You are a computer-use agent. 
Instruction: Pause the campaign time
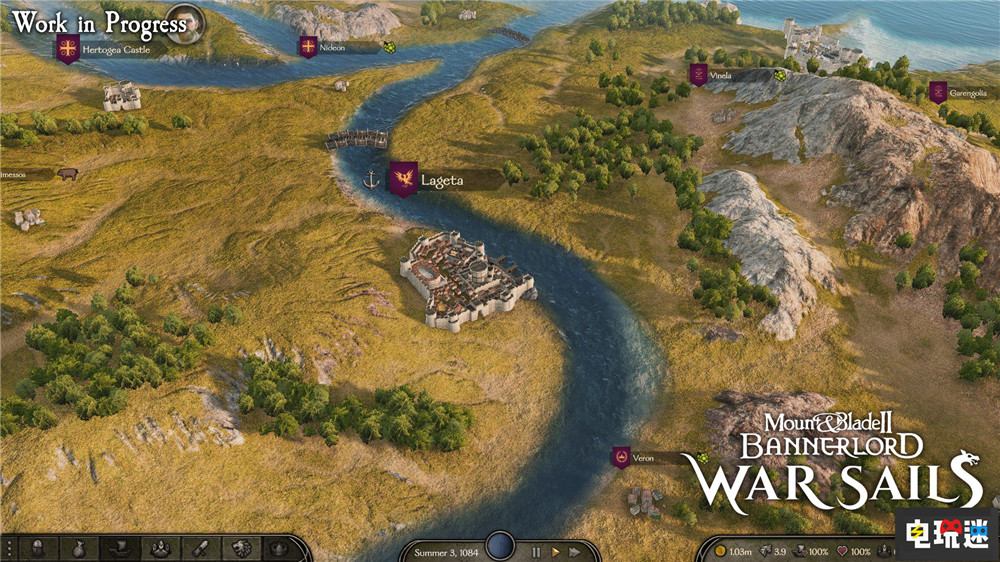point(536,551)
